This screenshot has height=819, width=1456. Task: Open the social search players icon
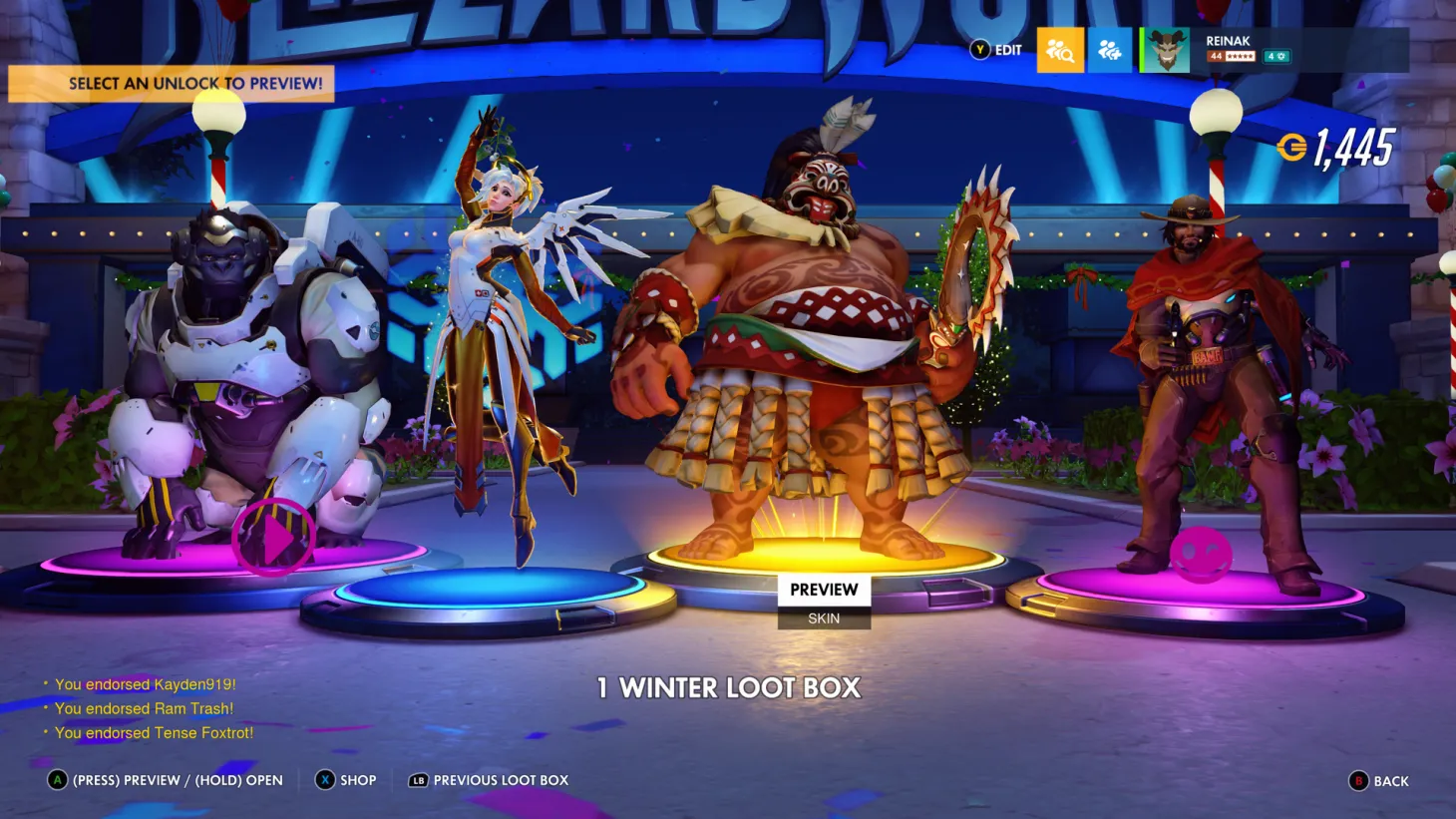[x=1060, y=51]
